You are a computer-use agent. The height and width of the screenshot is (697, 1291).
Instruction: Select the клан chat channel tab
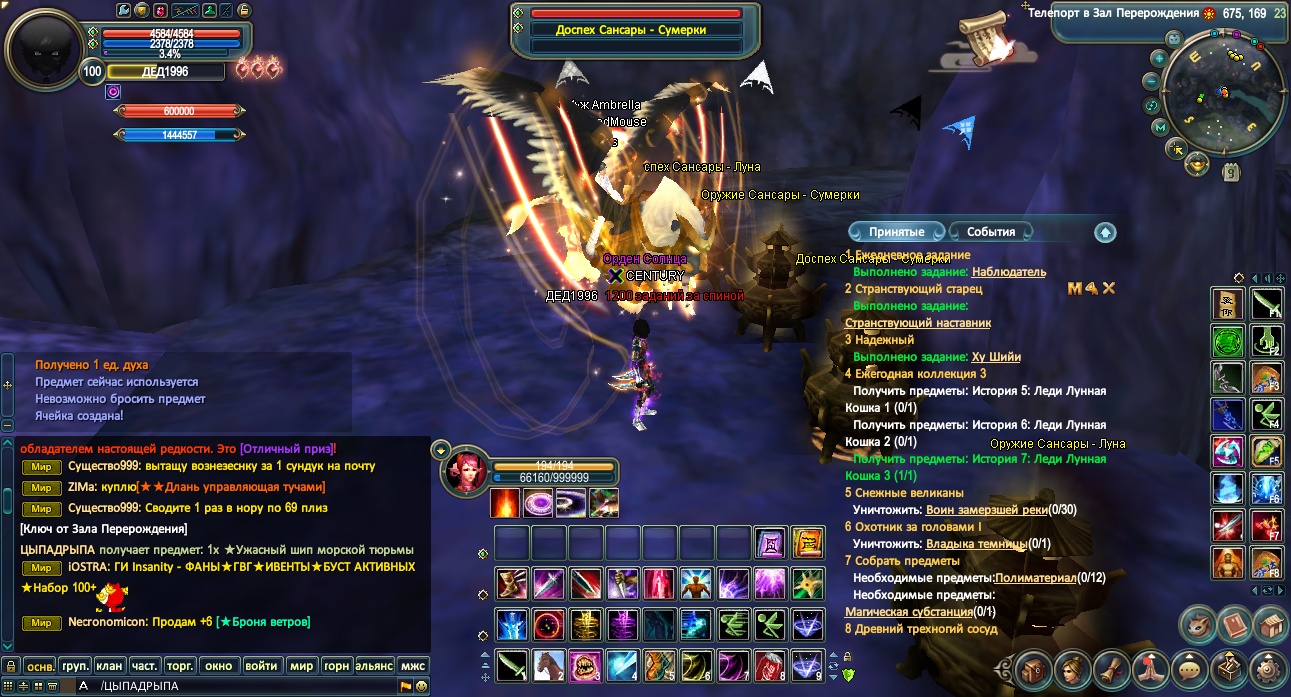click(x=110, y=665)
